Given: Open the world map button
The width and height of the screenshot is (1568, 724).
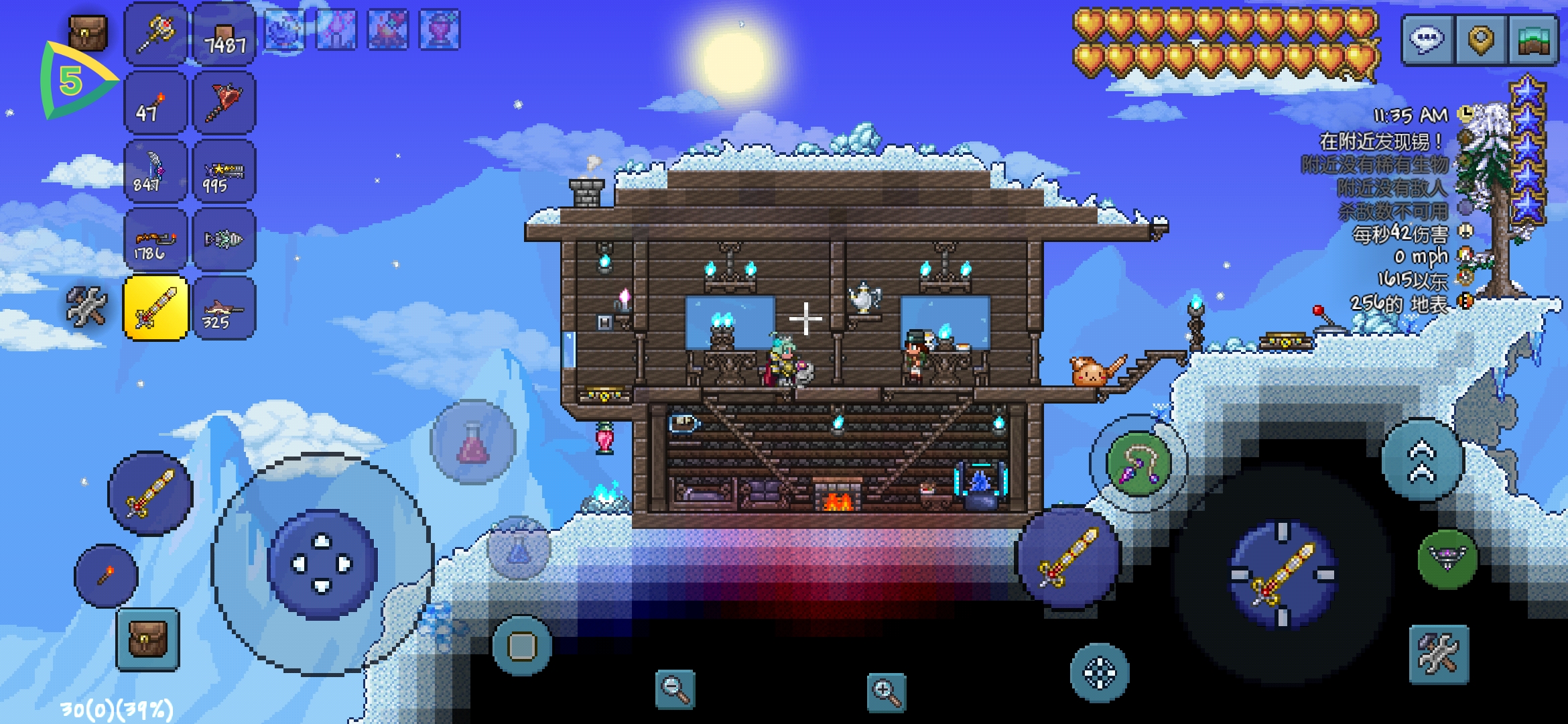Looking at the screenshot, I should pyautogui.click(x=1532, y=40).
